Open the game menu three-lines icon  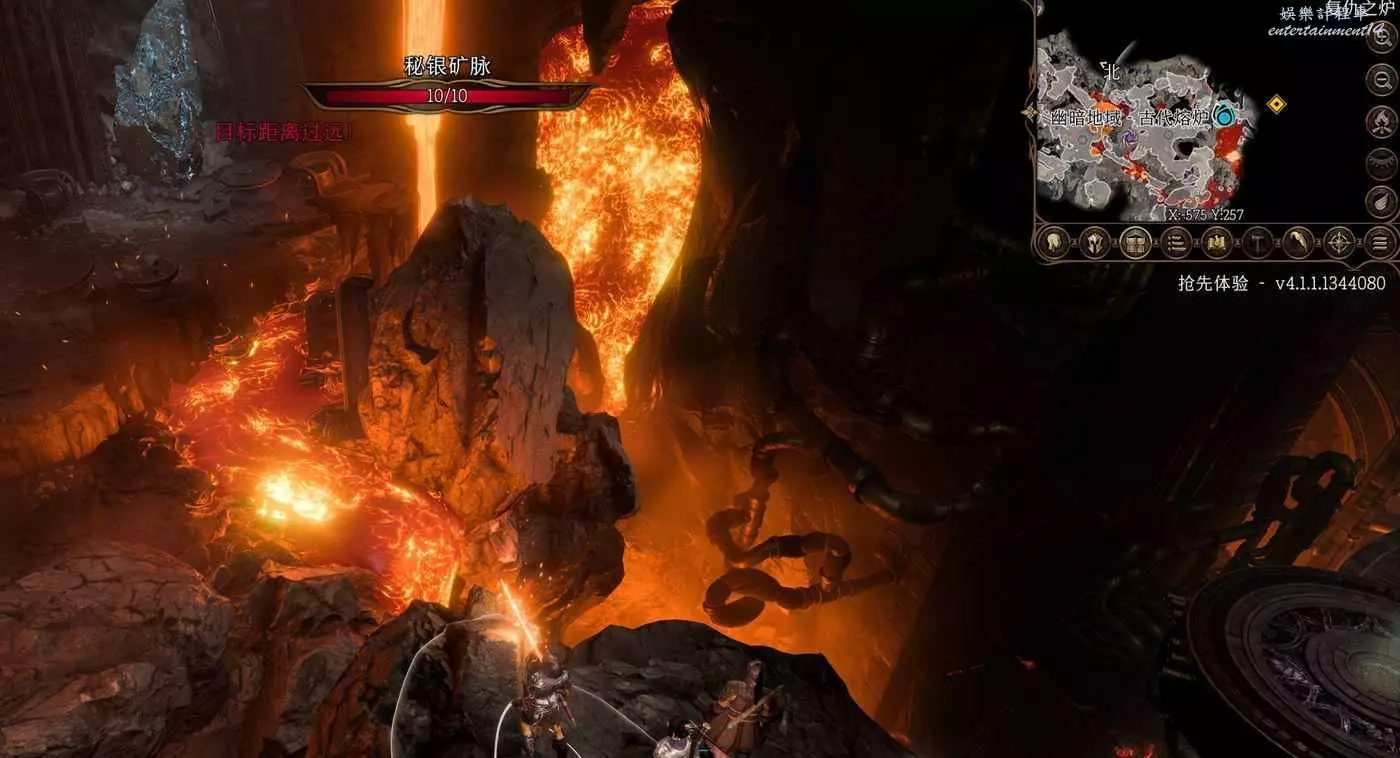click(1381, 242)
